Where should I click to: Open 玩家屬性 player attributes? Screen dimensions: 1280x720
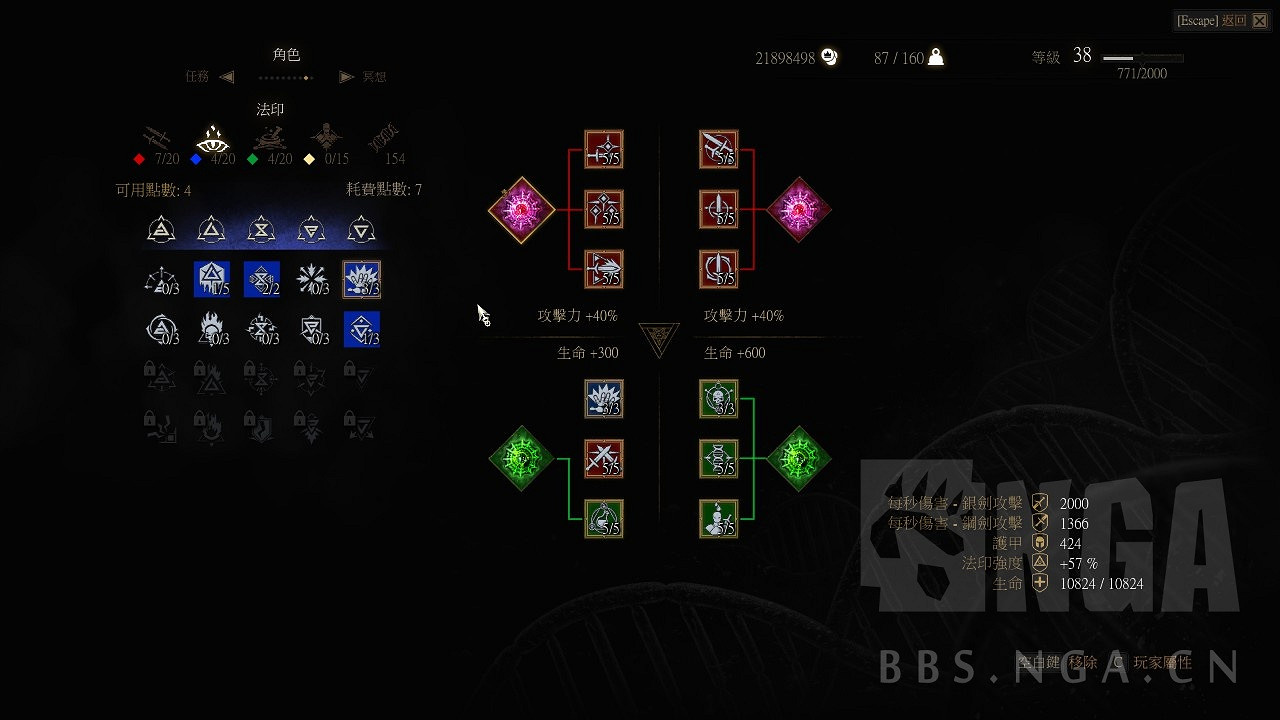pos(1165,662)
